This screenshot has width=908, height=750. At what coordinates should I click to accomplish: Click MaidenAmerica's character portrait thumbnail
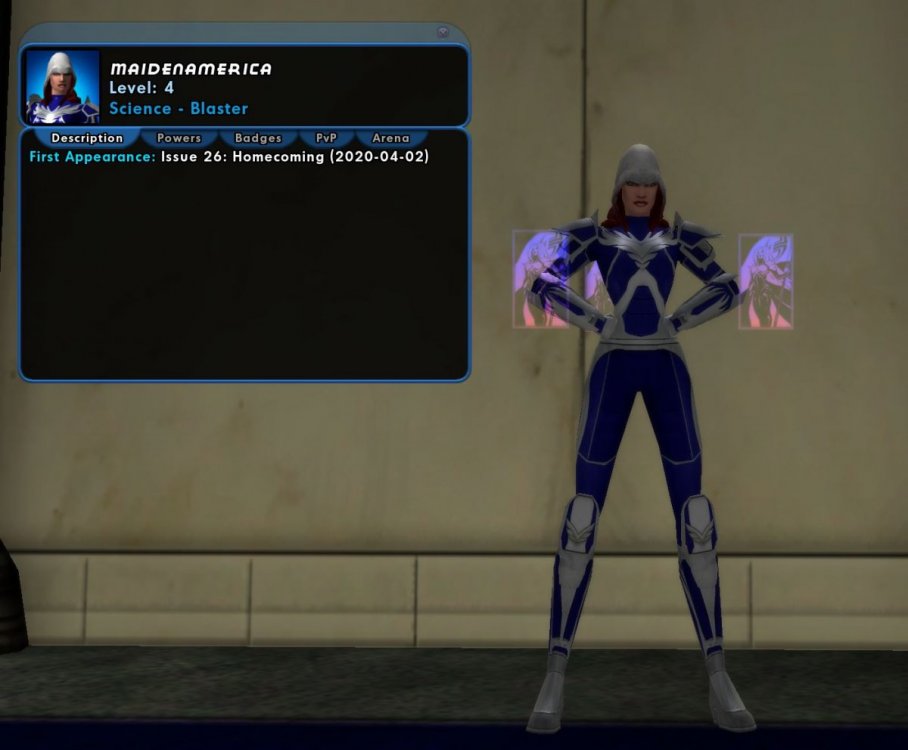pos(63,87)
